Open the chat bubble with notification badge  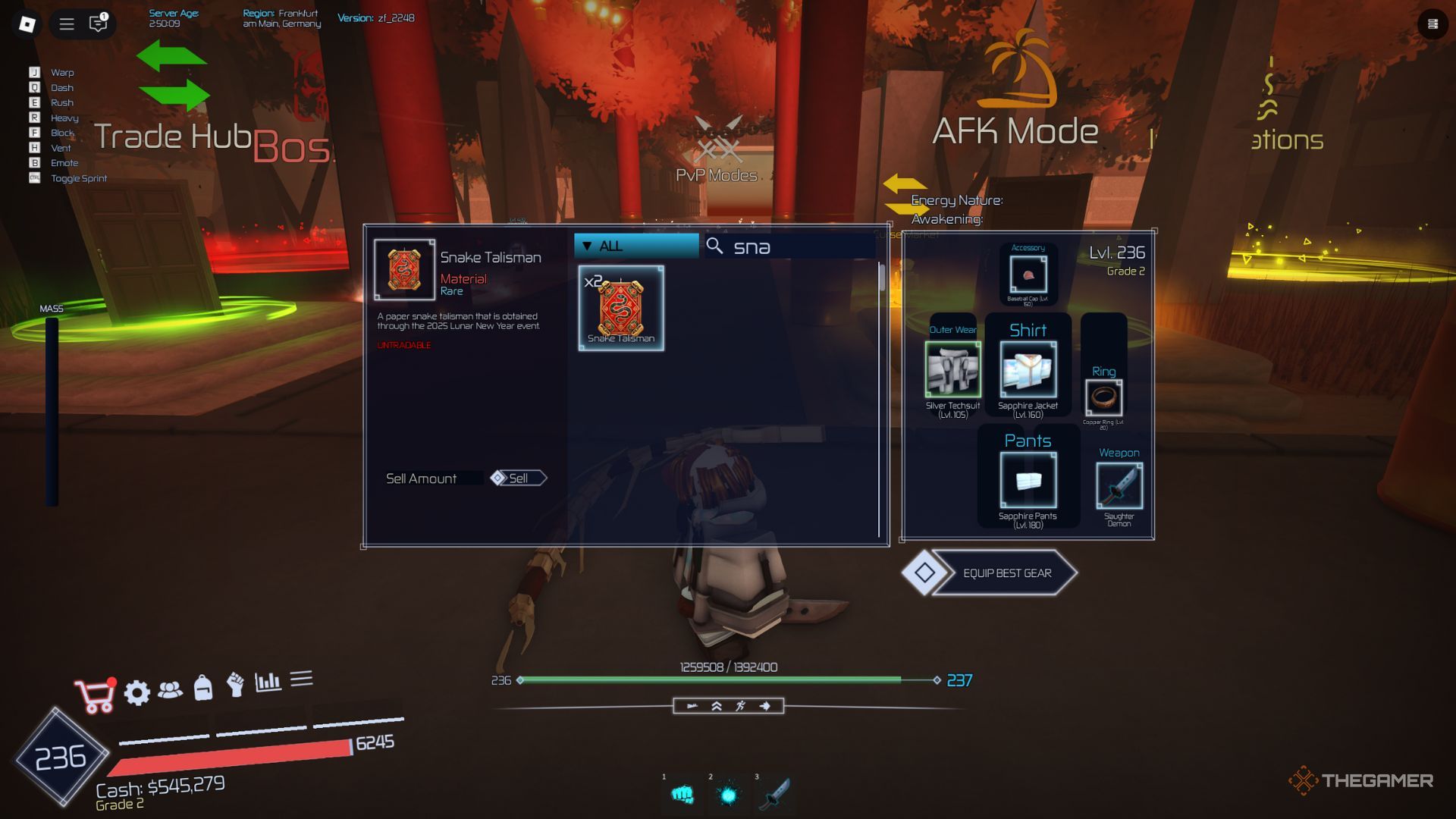coord(98,25)
